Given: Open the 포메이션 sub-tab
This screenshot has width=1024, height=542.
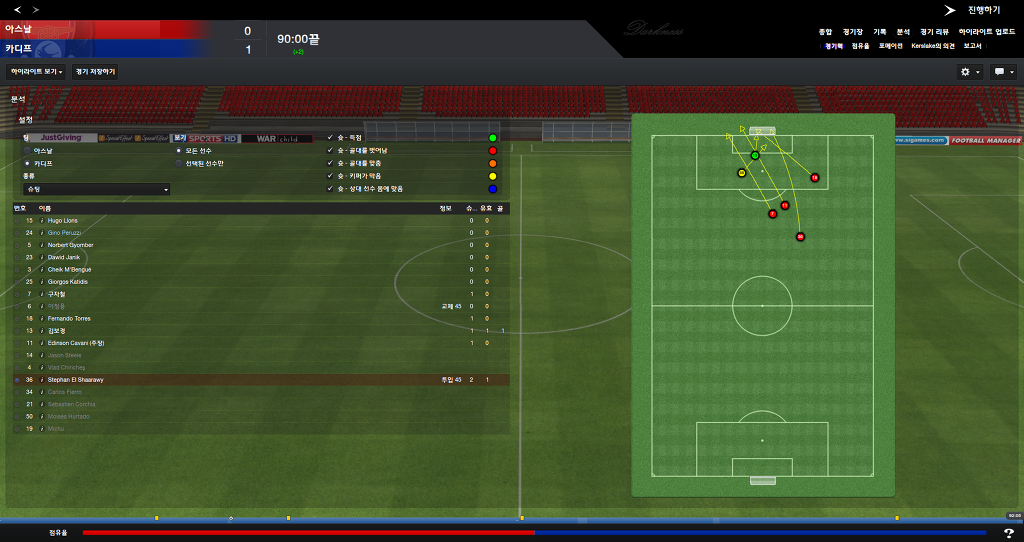Looking at the screenshot, I should point(891,46).
